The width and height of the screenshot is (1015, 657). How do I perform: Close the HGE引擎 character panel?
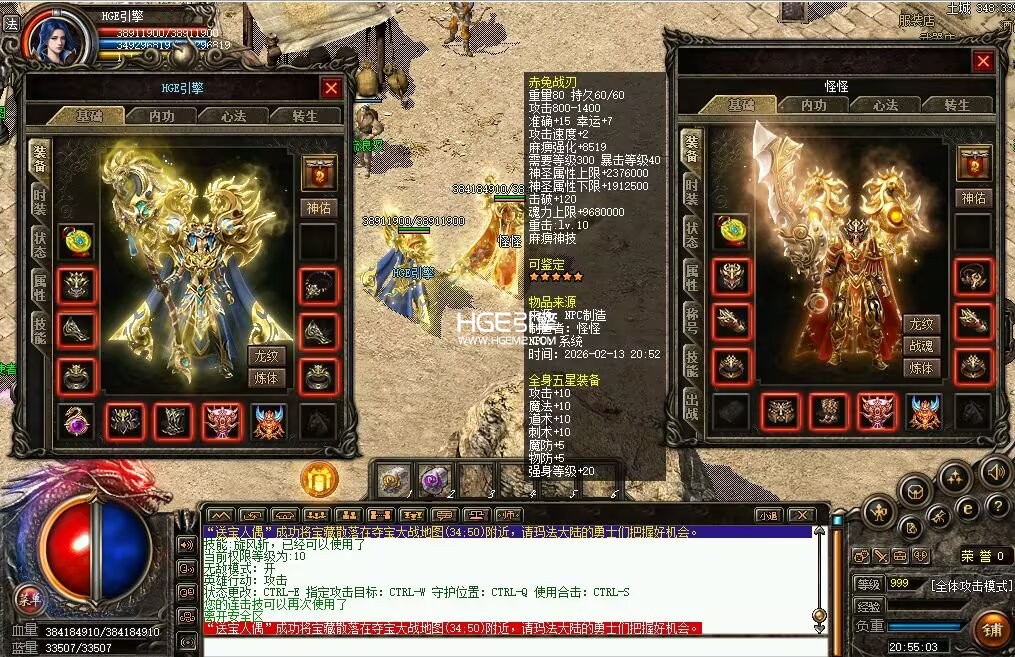[331, 88]
